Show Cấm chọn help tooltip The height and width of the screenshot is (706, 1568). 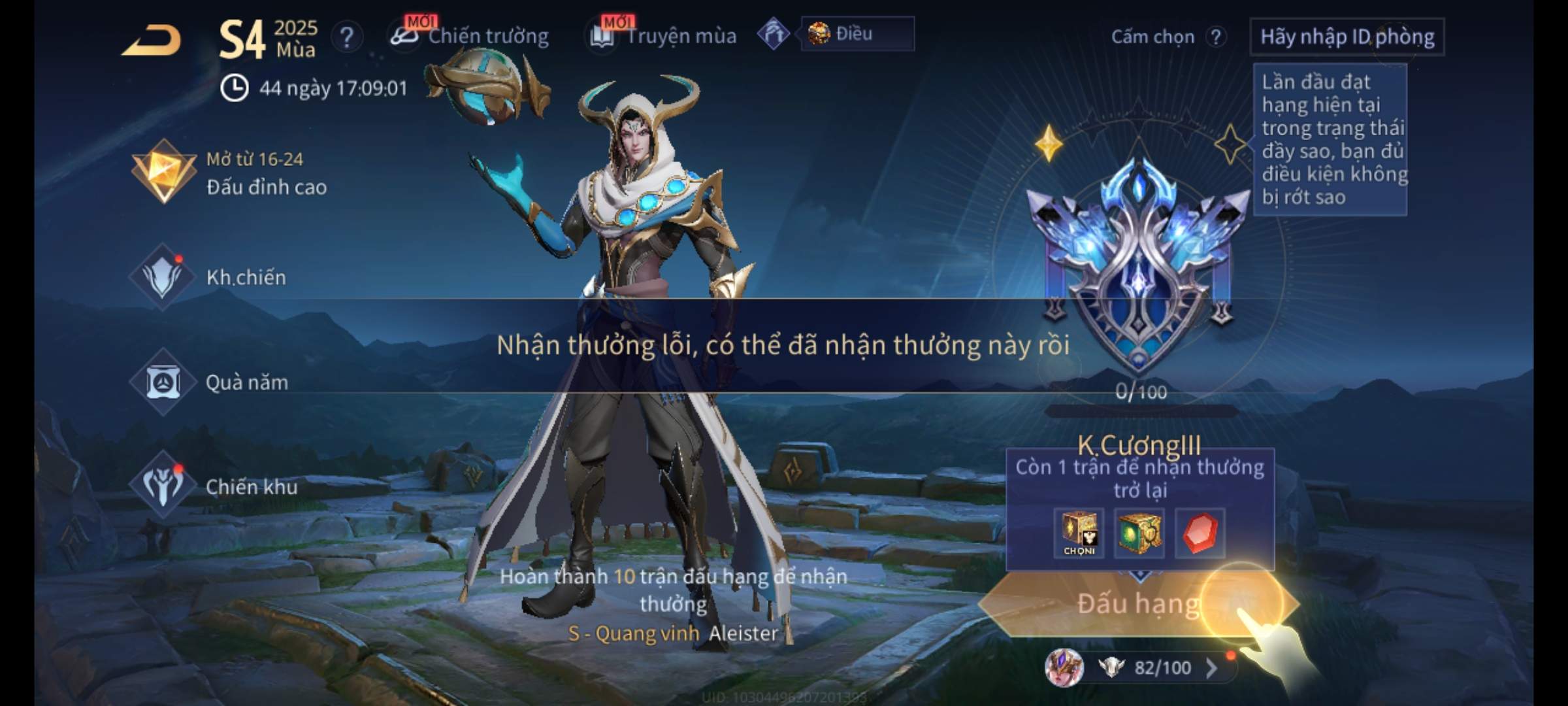click(1216, 37)
